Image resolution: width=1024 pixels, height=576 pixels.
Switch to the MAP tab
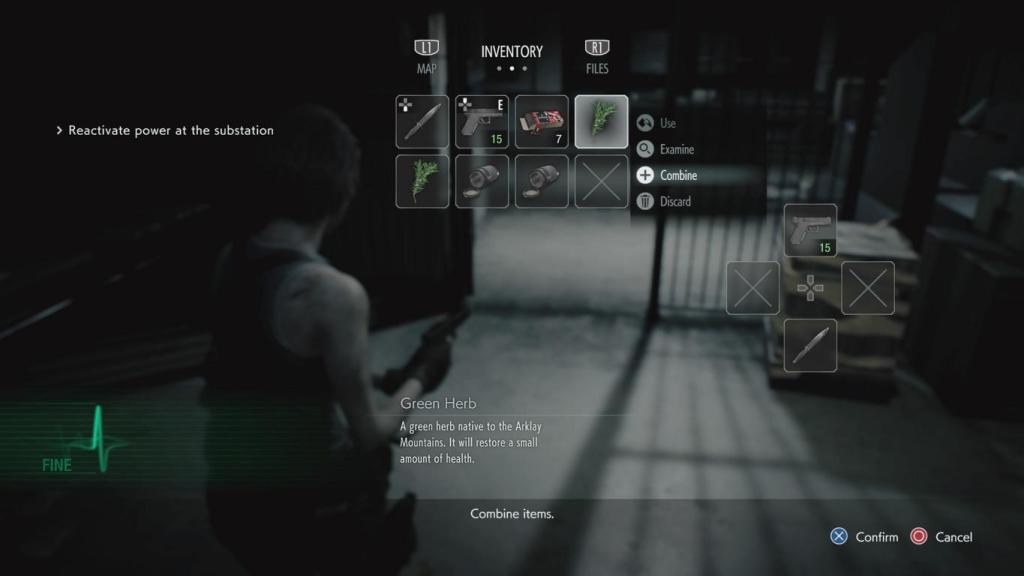[x=427, y=58]
